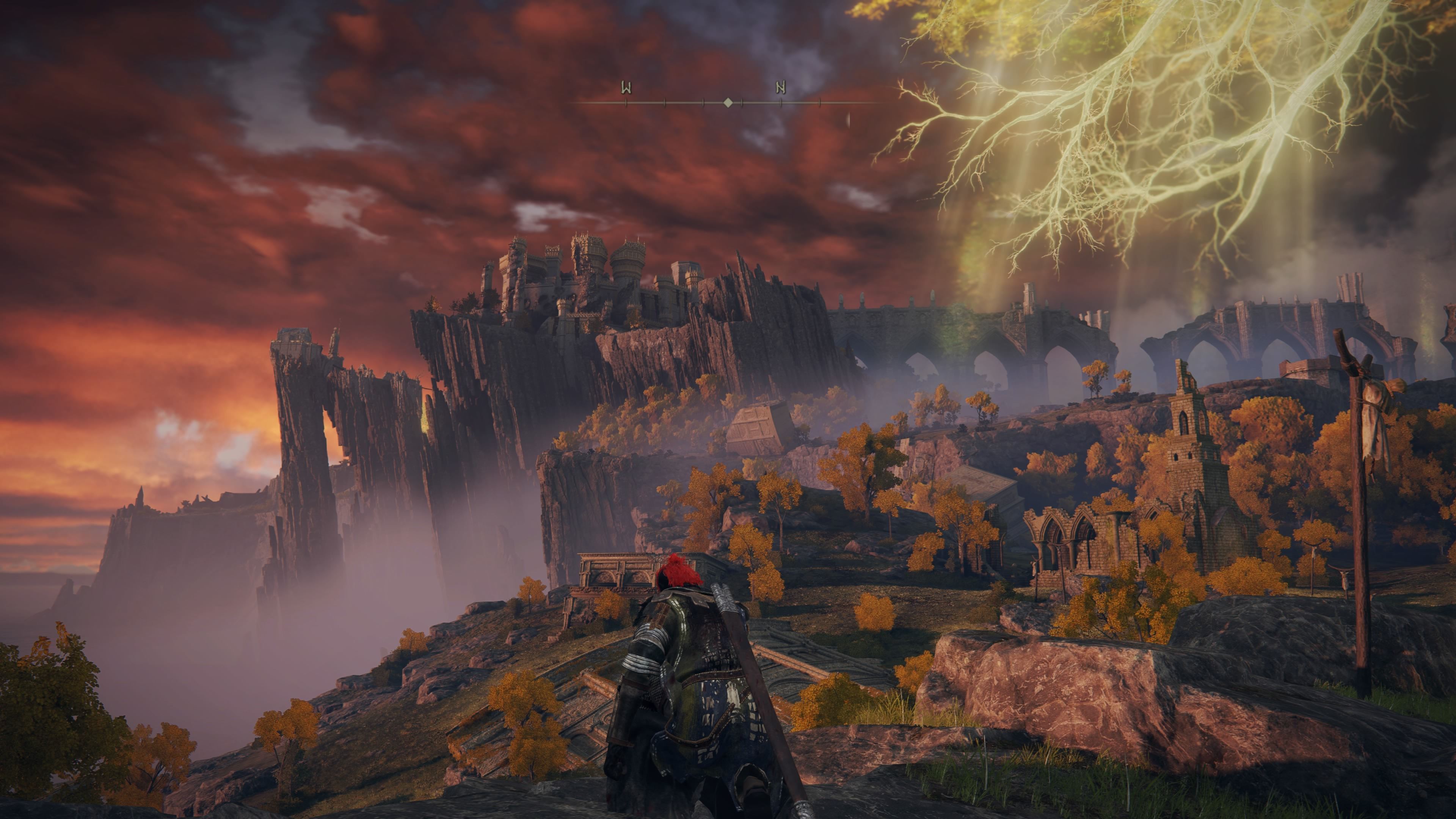This screenshot has height=819, width=1456.
Task: Click the compass North marker
Action: [781, 88]
